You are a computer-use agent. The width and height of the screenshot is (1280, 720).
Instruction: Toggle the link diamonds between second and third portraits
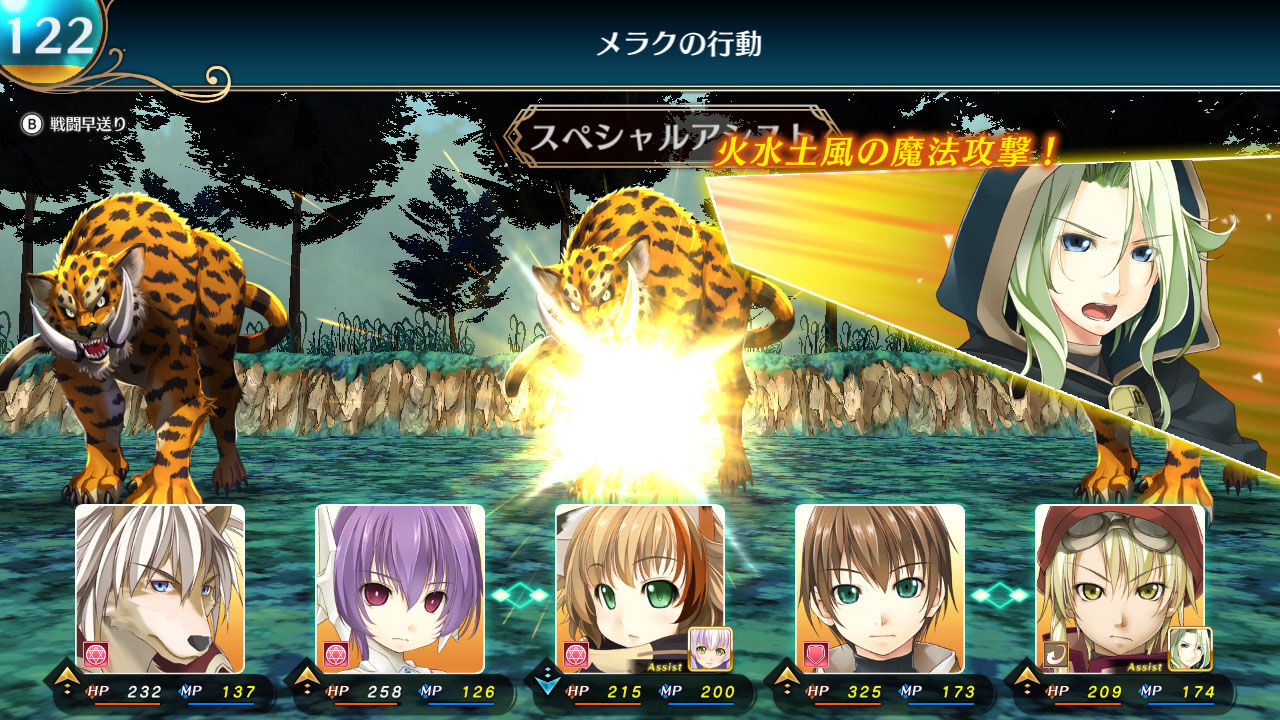(x=522, y=595)
